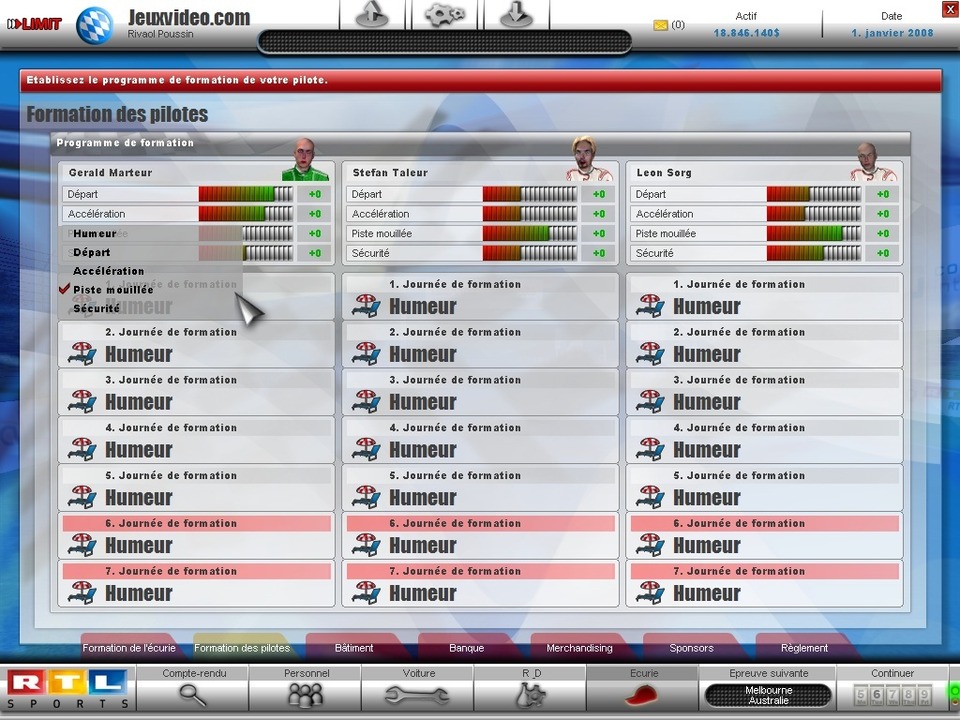Open the Formation de l'écurie tab

129,648
